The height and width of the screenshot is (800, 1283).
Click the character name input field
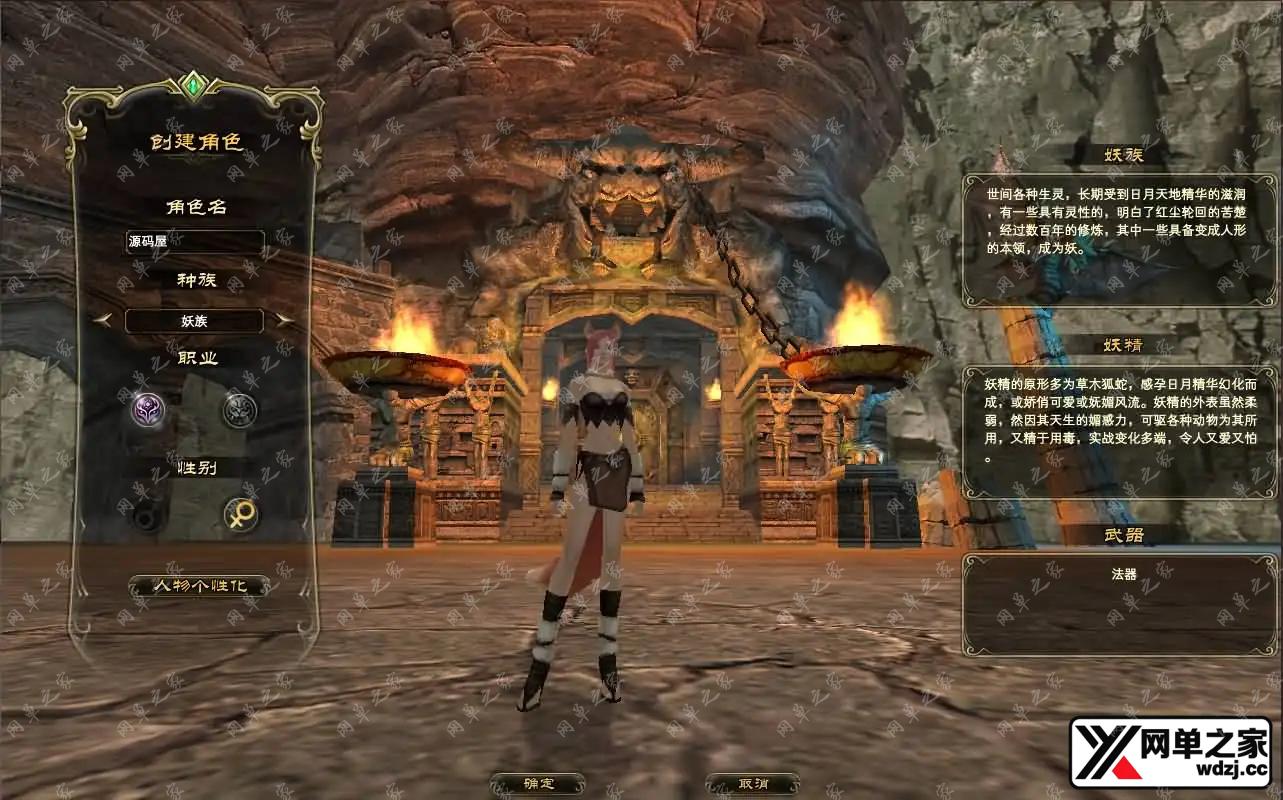pos(194,242)
